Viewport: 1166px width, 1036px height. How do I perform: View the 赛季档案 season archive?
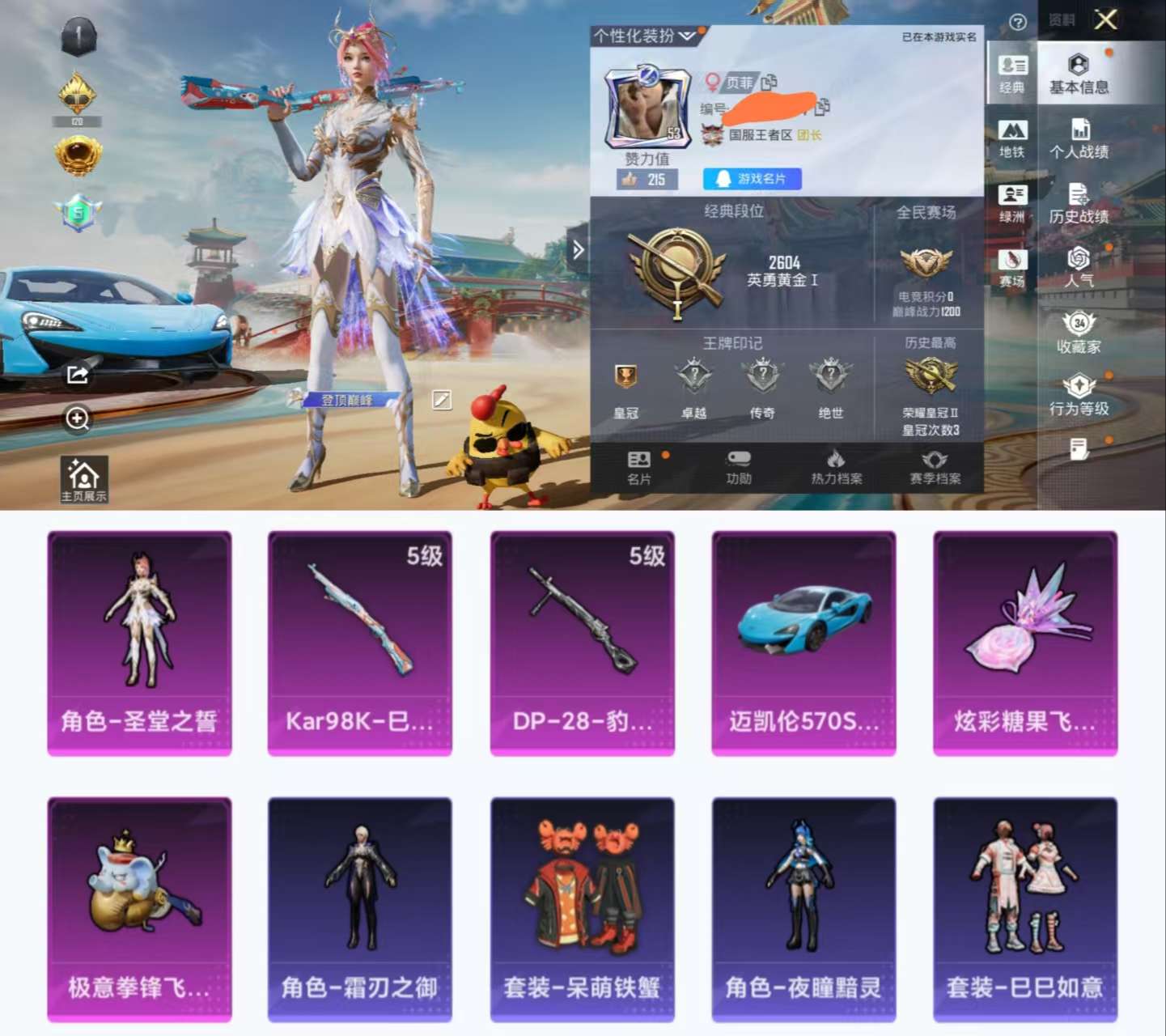(936, 469)
